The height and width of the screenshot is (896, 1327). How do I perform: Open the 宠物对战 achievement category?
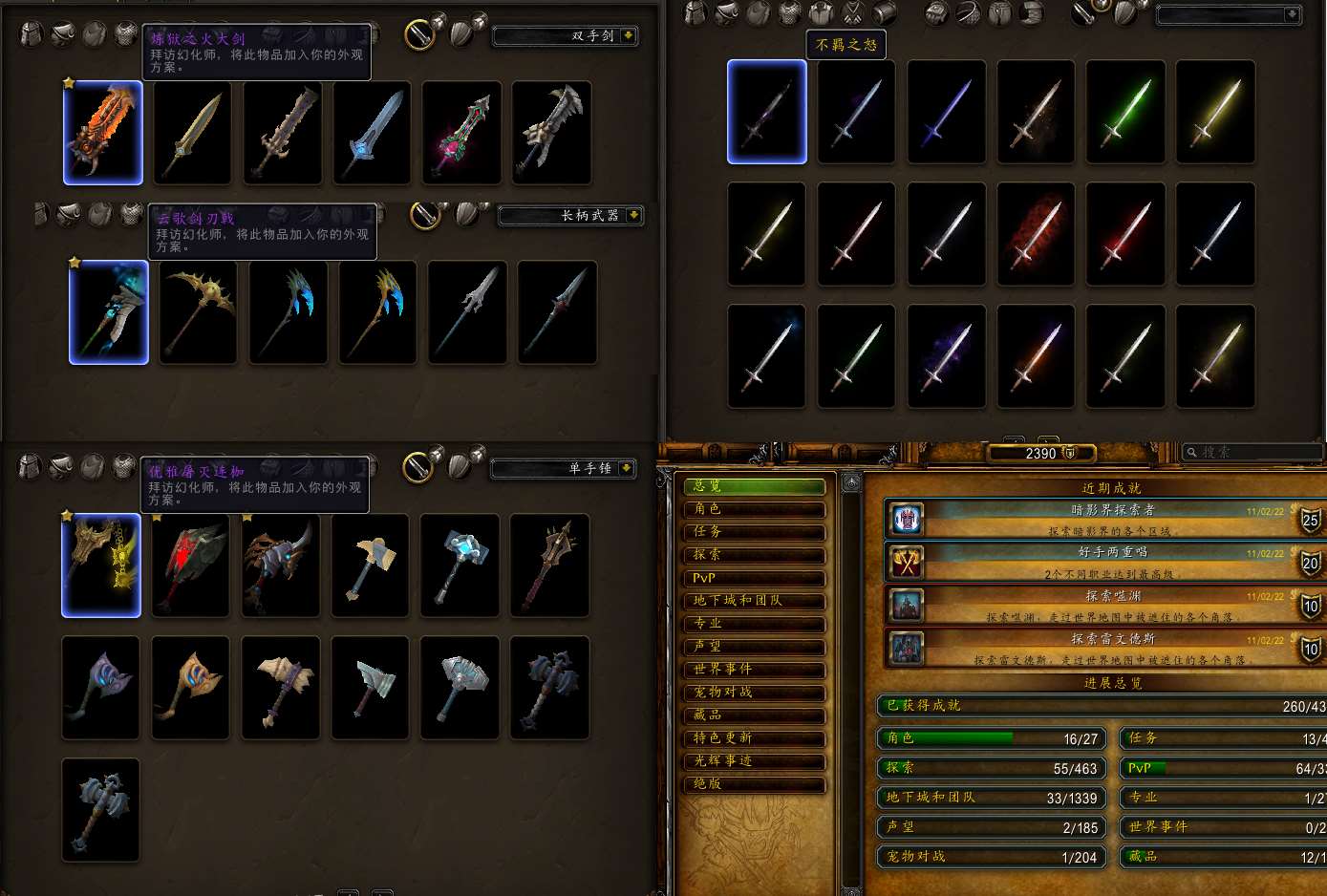(754, 693)
